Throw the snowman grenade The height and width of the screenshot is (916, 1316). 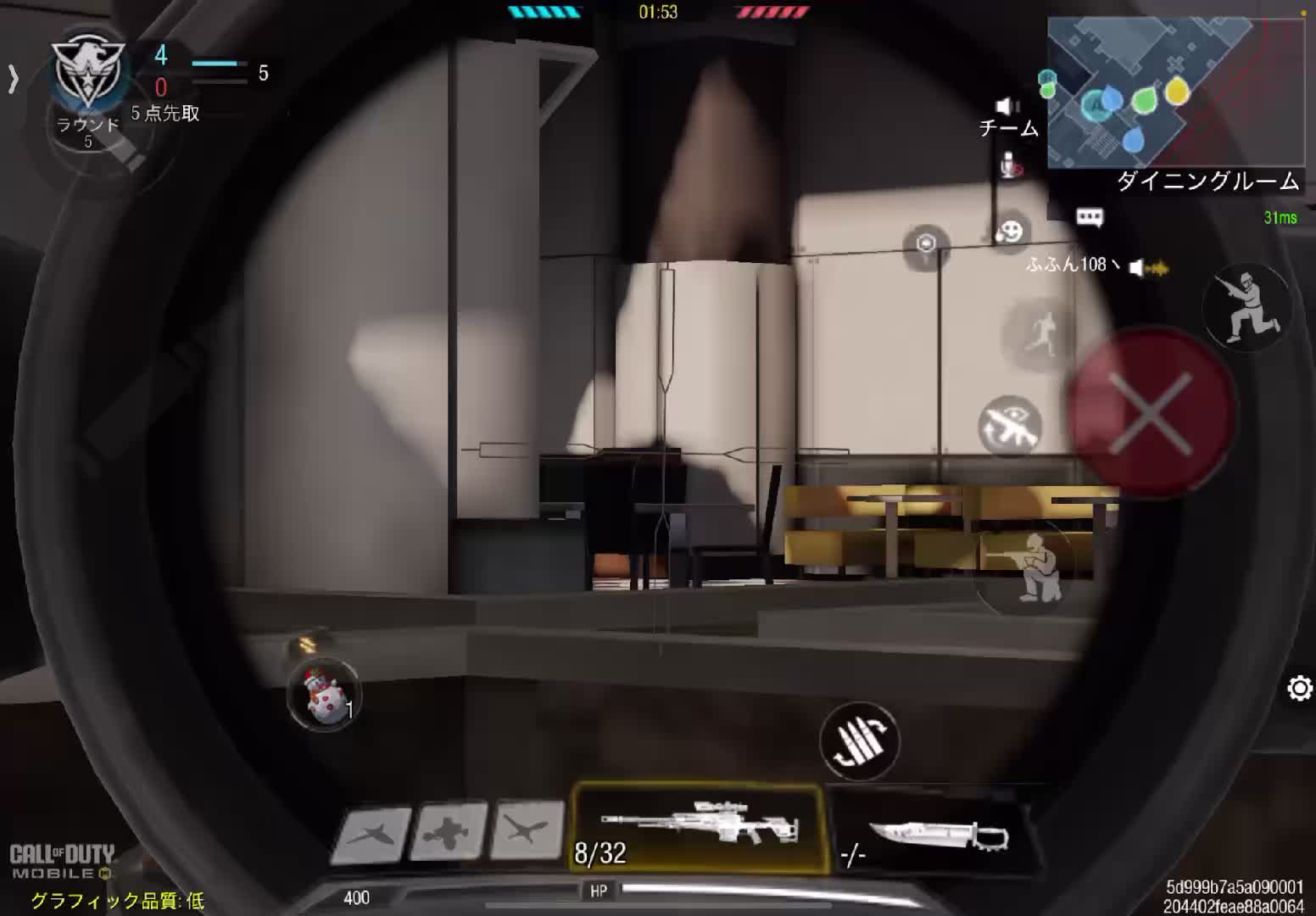click(x=324, y=695)
